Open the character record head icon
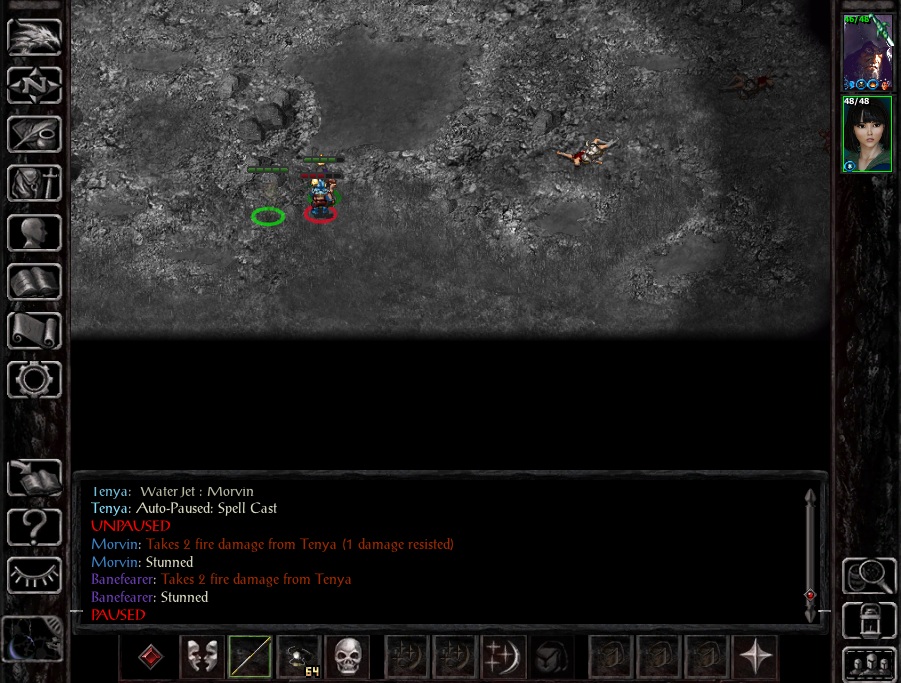The height and width of the screenshot is (683, 901). click(x=35, y=233)
